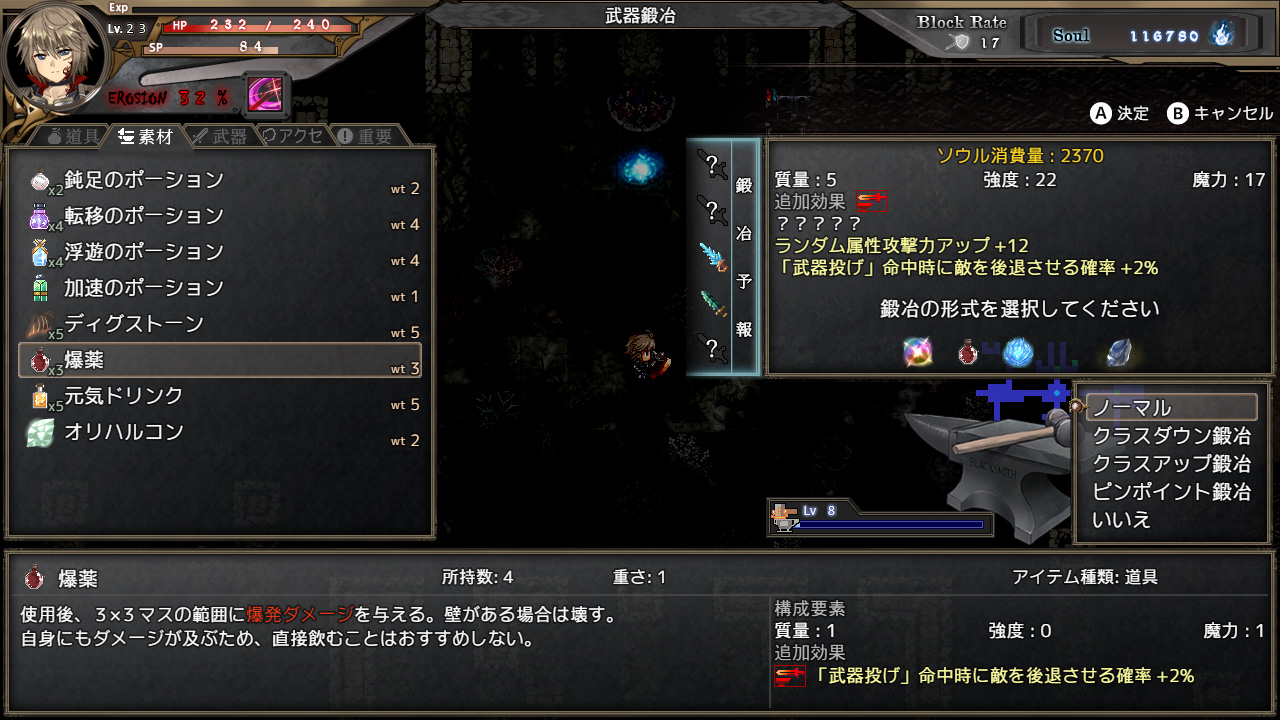Select ピンポイント鍛冶 option
Screen dimensions: 1280x720
point(1170,492)
